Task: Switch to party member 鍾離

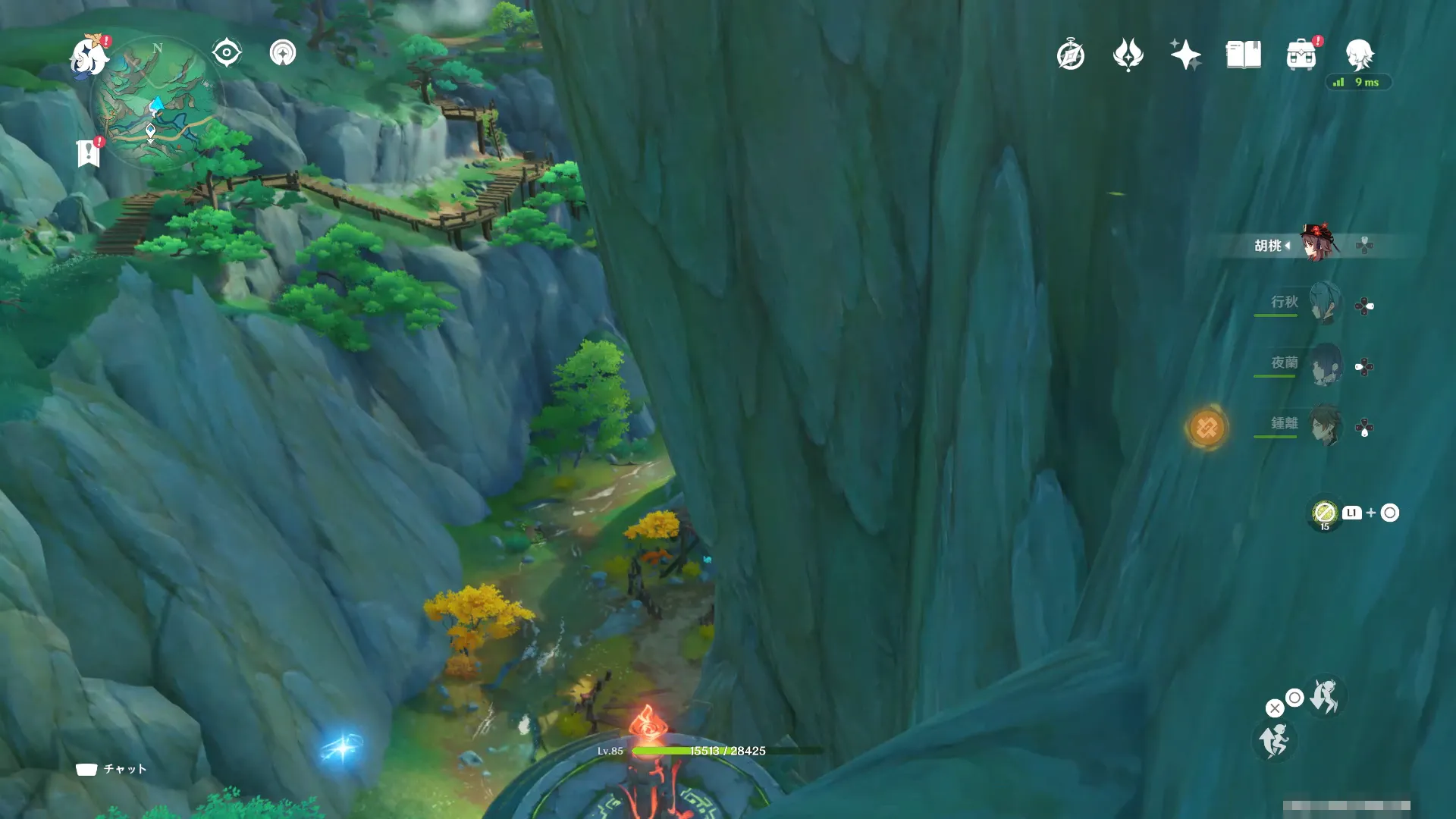Action: 1324,425
